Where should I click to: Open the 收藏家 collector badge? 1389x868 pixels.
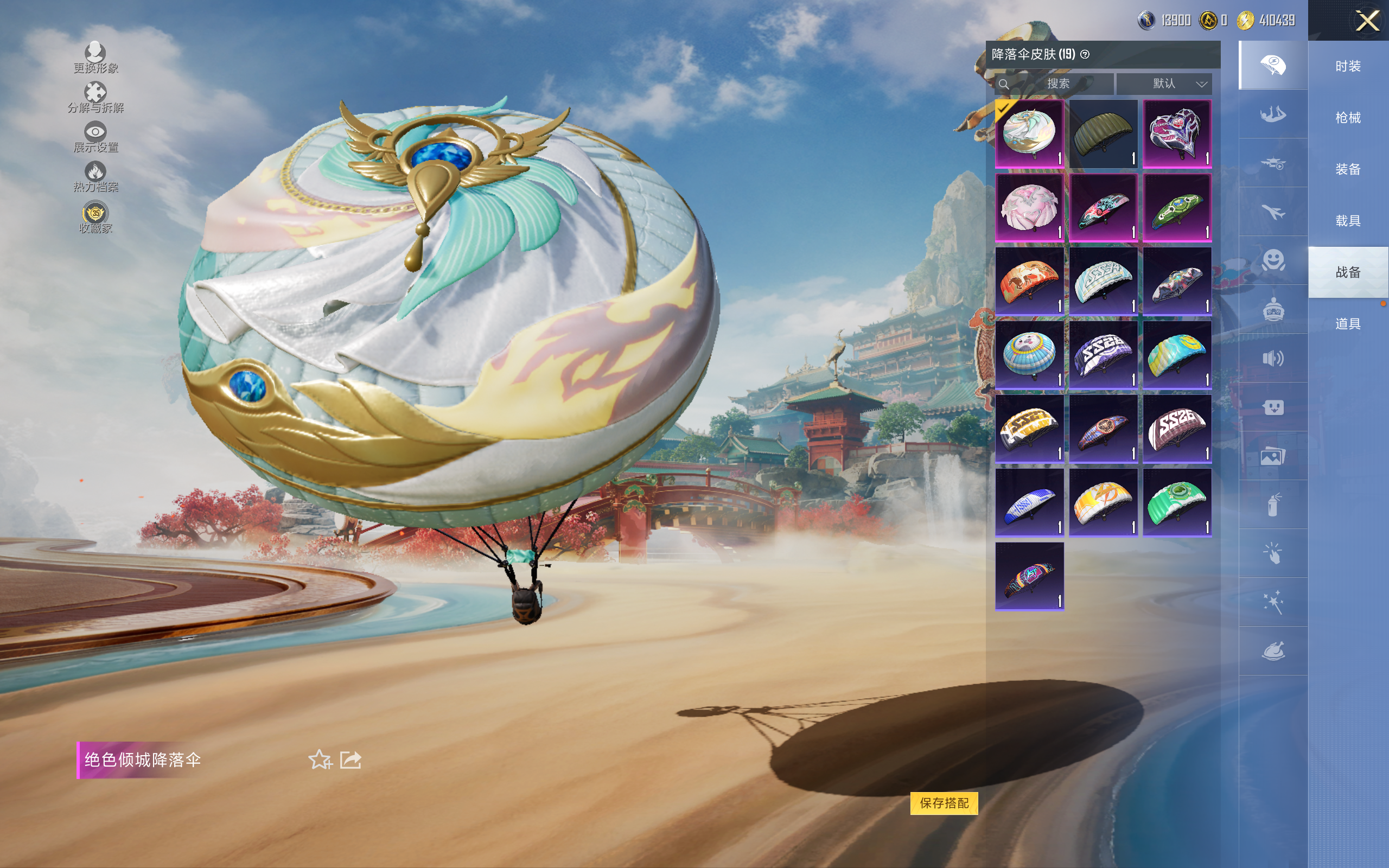click(95, 218)
